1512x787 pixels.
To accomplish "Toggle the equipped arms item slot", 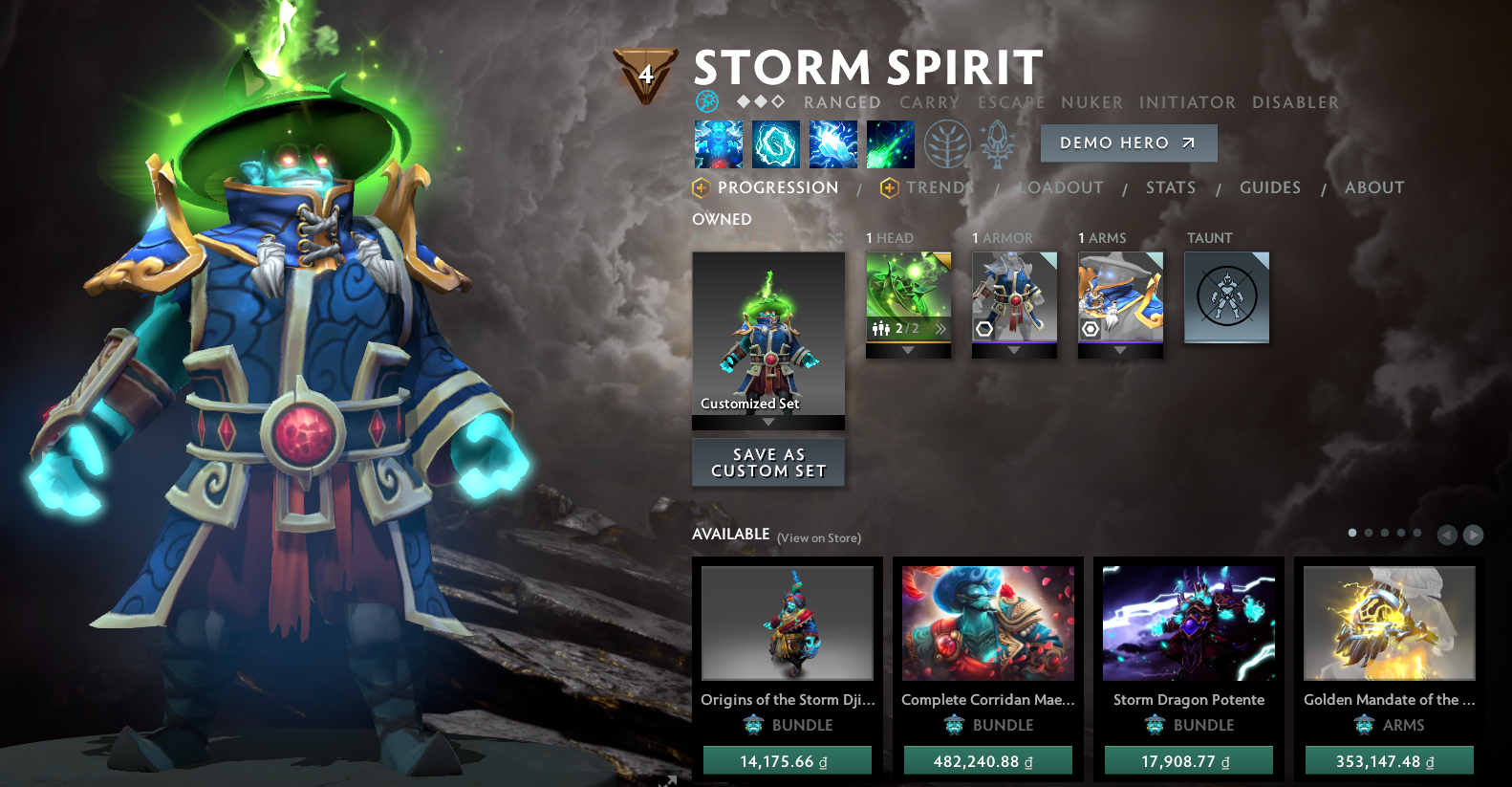I will pyautogui.click(x=1120, y=292).
